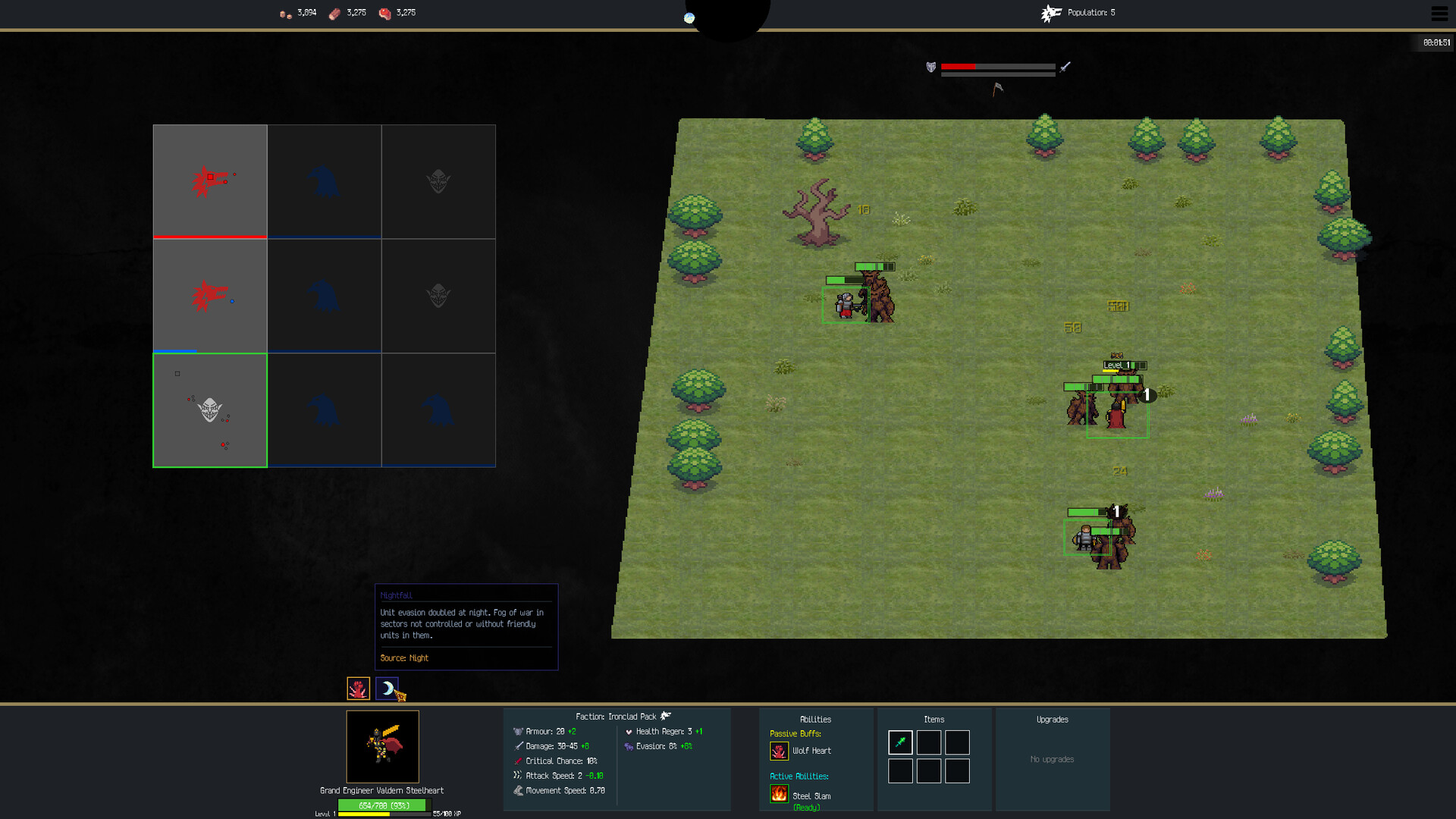Click the Damage sword stat icon
1456x819 pixels.
pos(518,746)
